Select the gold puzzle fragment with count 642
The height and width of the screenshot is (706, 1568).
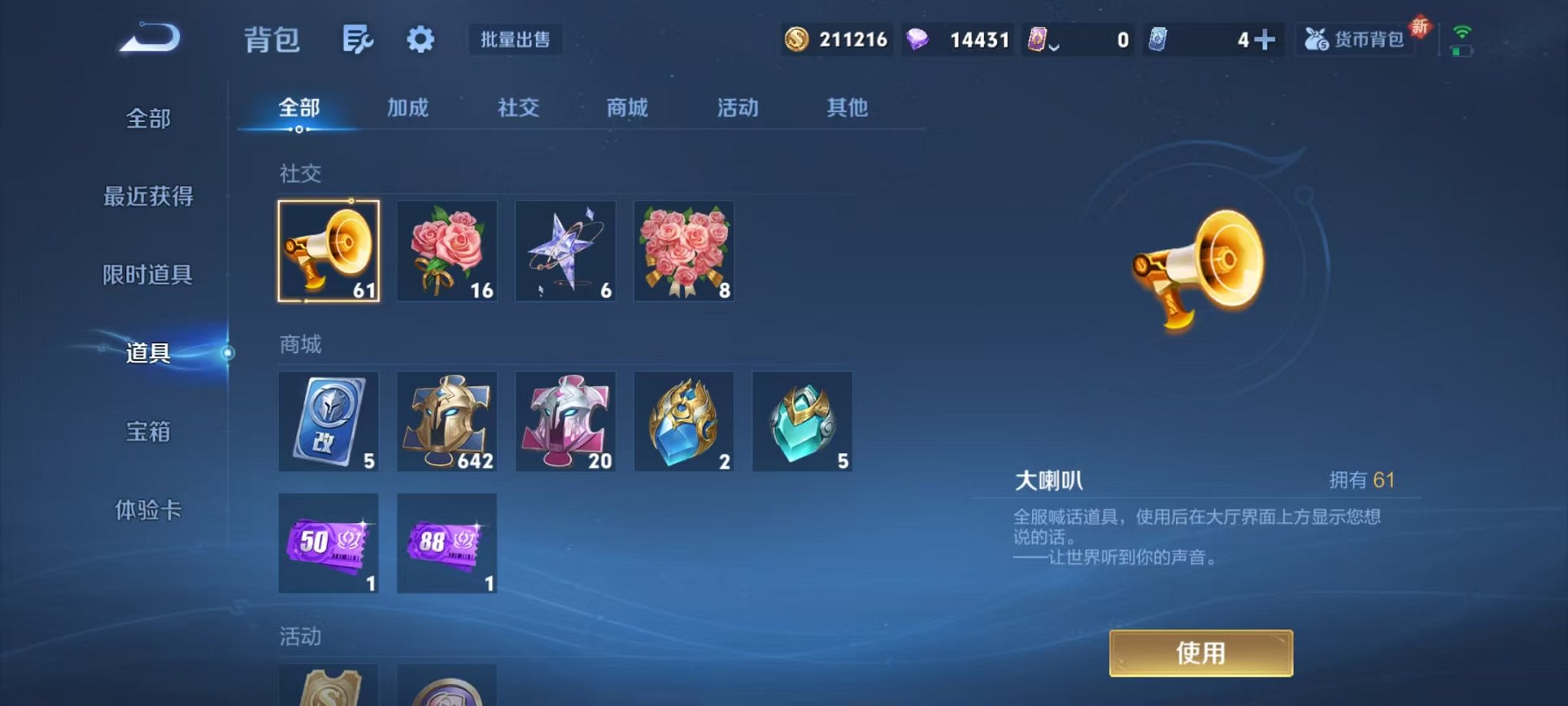tap(447, 421)
